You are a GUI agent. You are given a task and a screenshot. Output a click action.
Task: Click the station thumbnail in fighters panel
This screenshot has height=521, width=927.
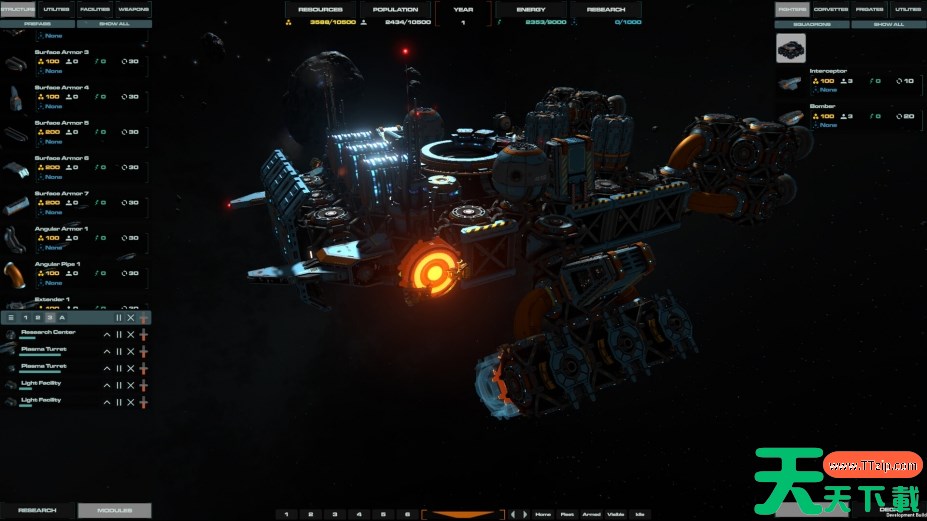791,48
